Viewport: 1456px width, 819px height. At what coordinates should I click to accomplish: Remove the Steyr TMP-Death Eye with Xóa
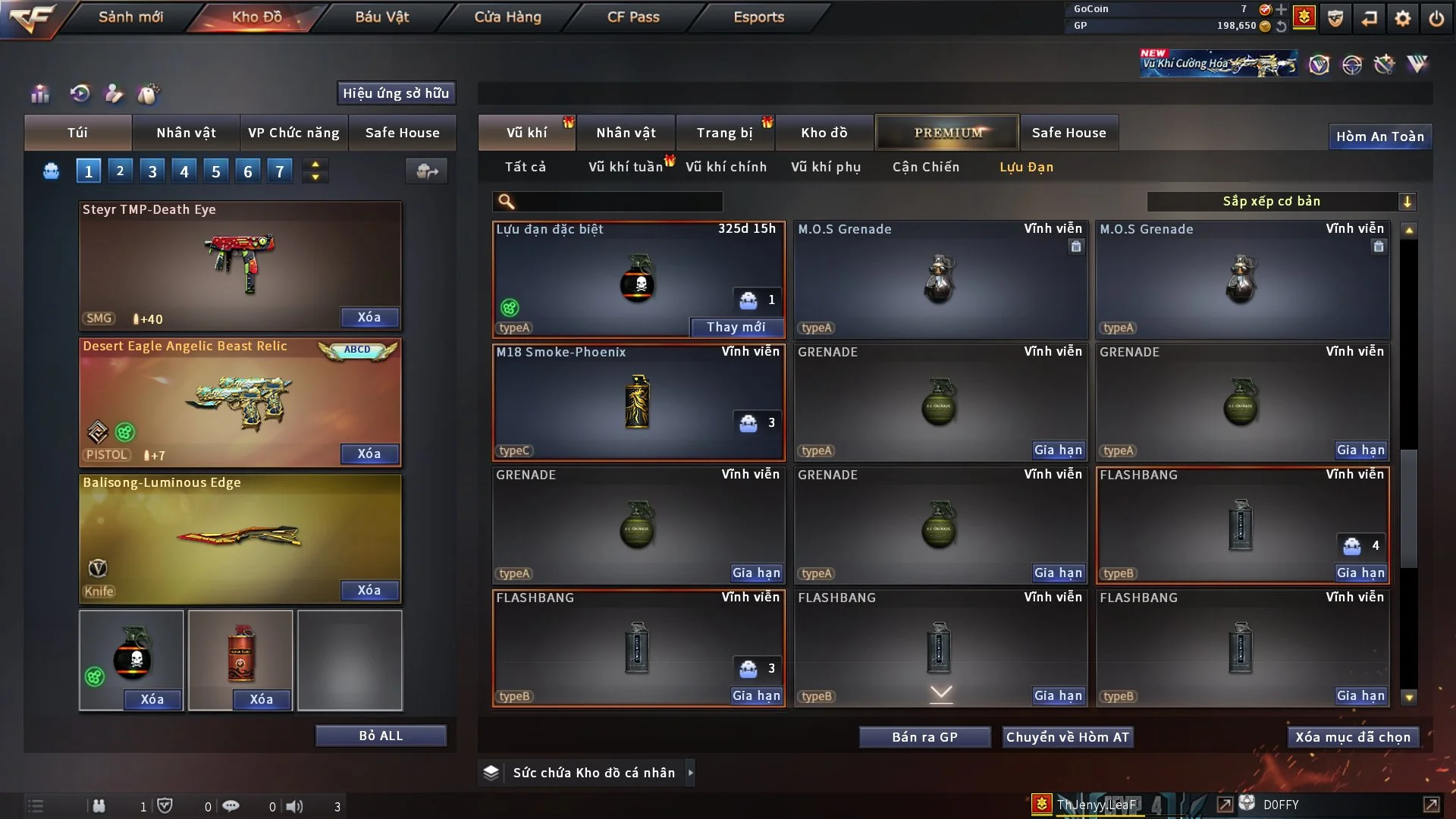369,317
